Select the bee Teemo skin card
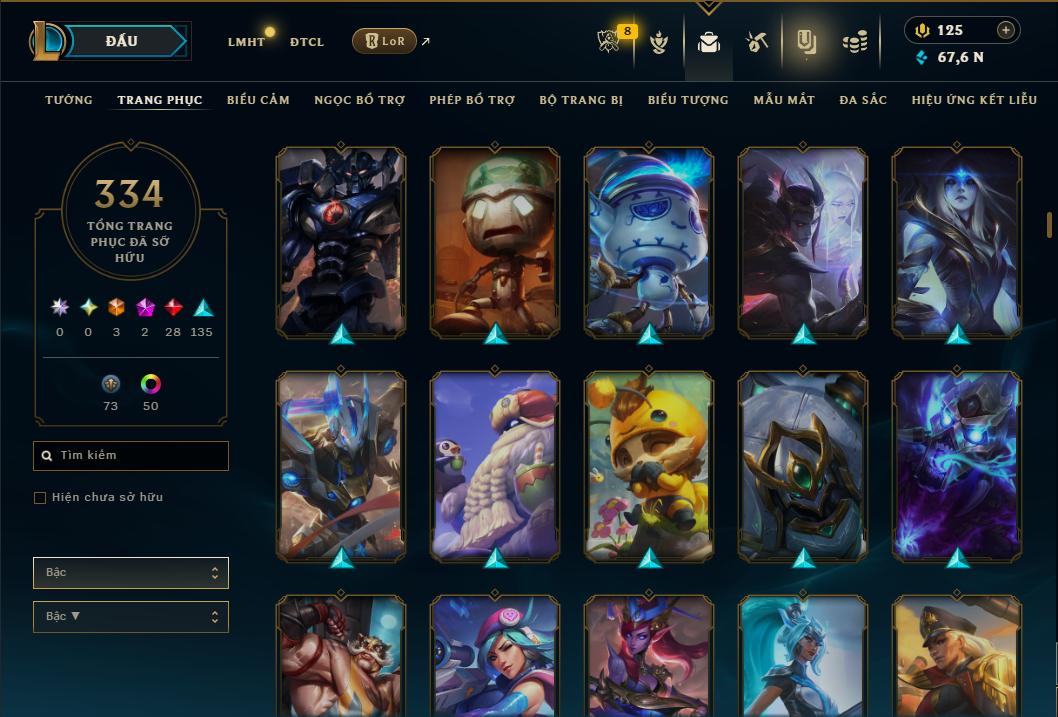The height and width of the screenshot is (717, 1058). pos(649,466)
